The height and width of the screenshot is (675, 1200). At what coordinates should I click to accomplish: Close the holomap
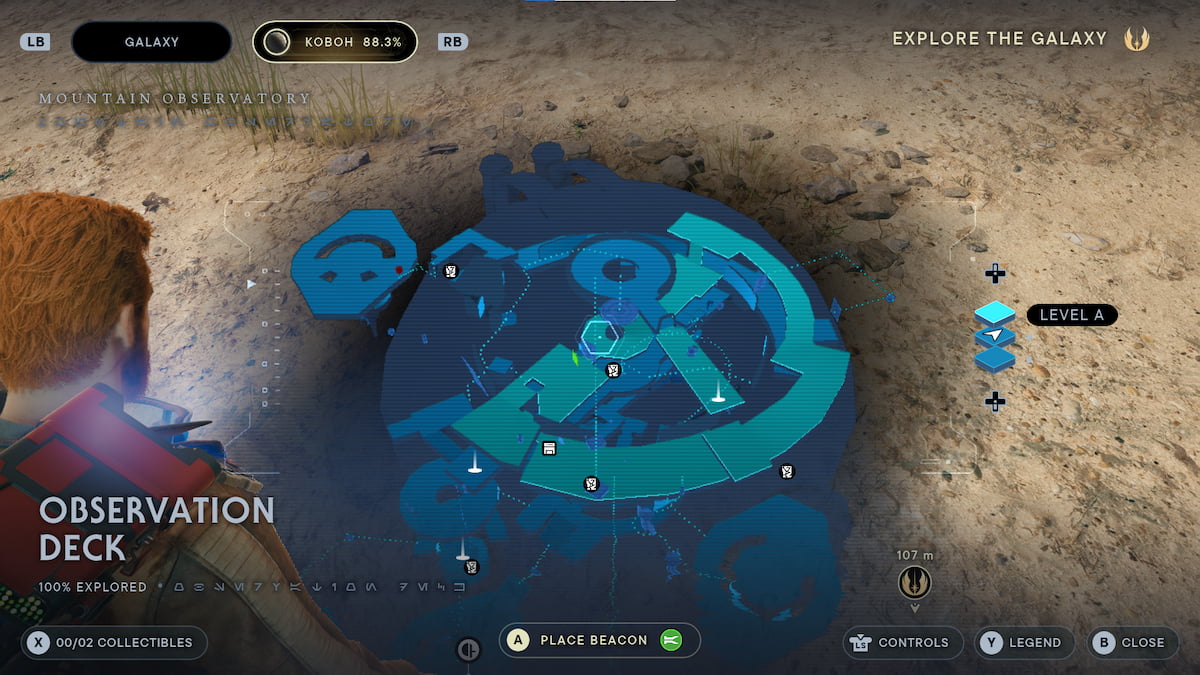[x=1129, y=643]
